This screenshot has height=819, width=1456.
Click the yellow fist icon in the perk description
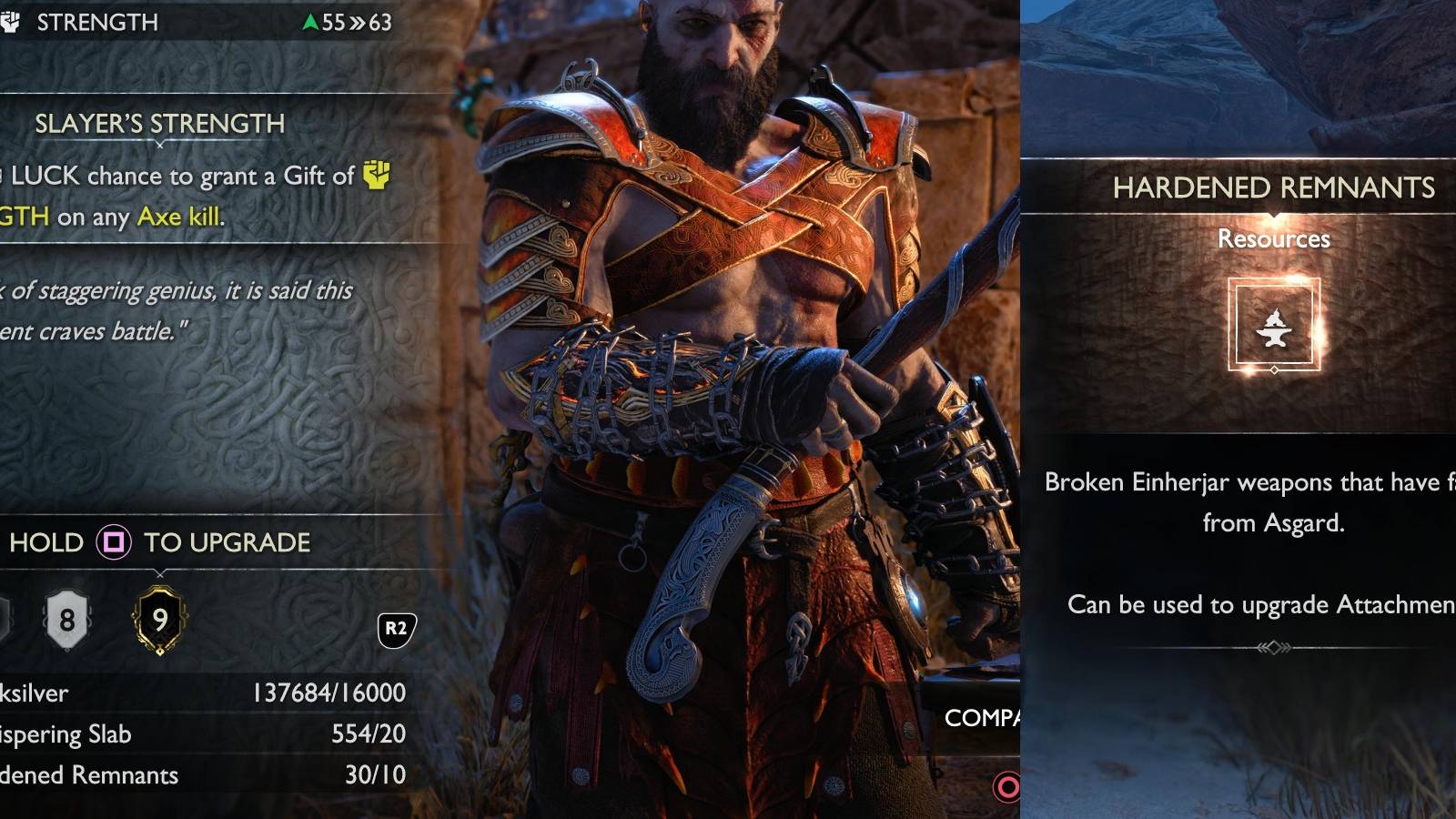point(375,175)
